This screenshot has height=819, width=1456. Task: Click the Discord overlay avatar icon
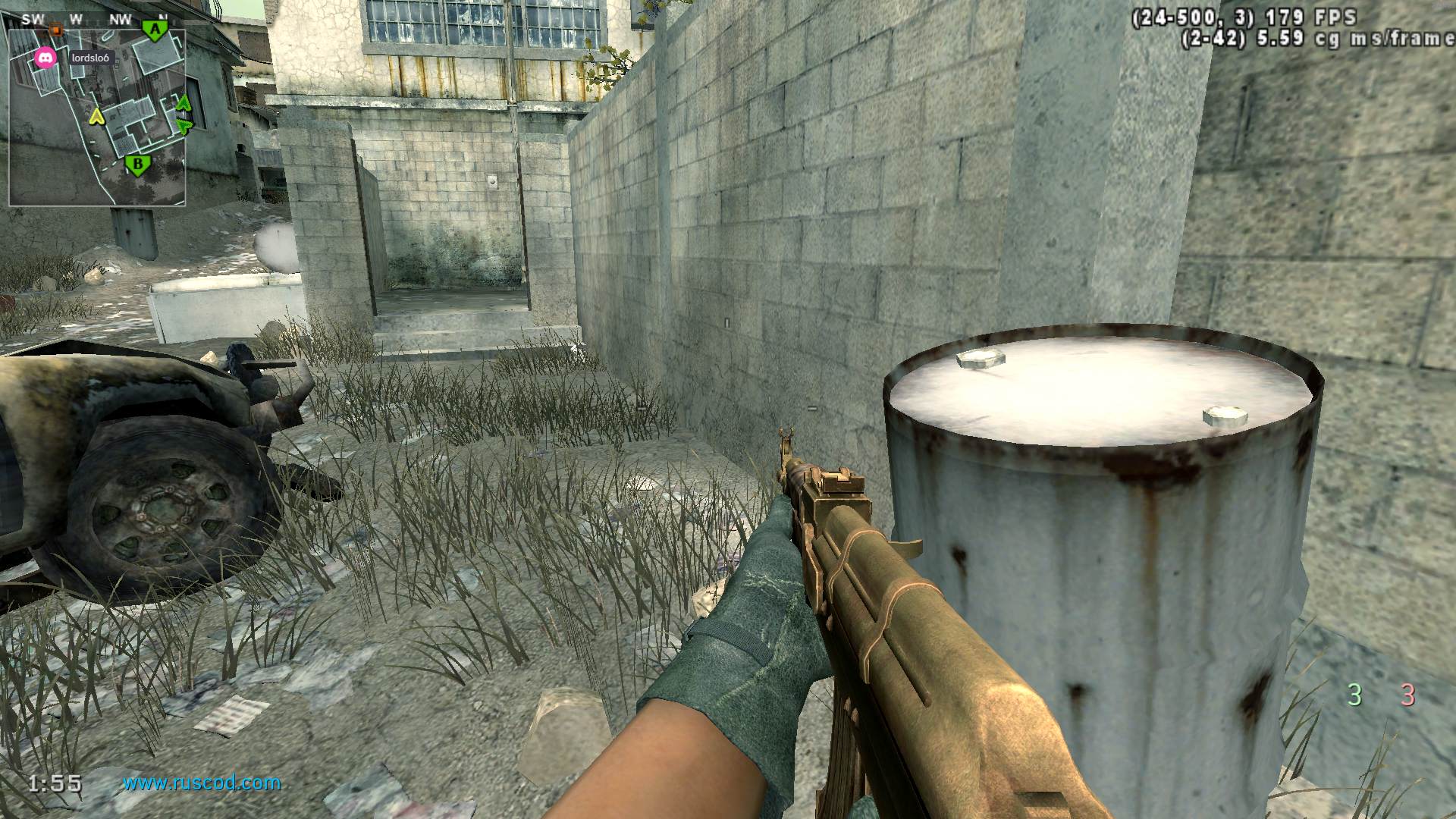(x=45, y=58)
